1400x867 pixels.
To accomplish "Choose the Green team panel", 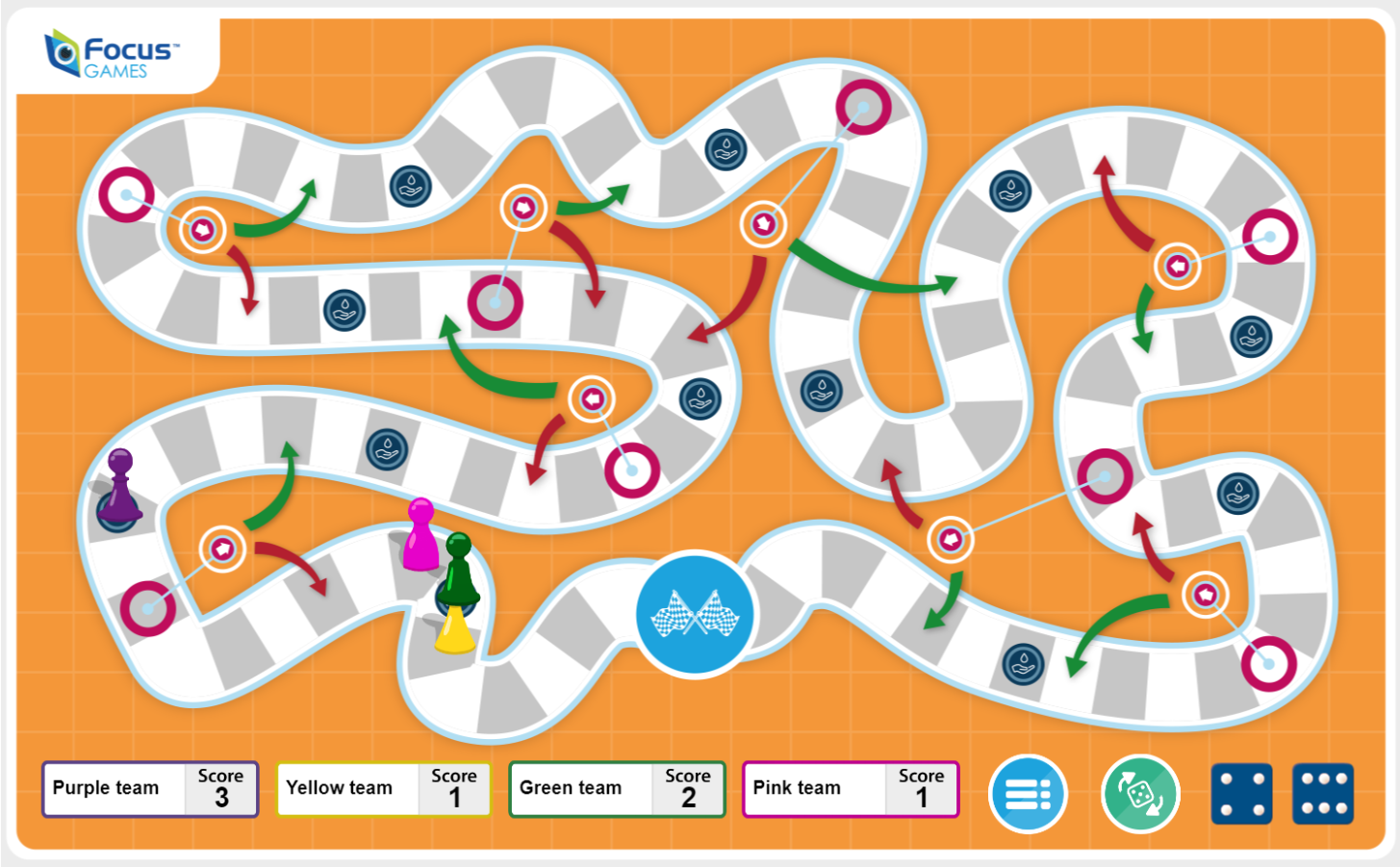I will (x=617, y=789).
